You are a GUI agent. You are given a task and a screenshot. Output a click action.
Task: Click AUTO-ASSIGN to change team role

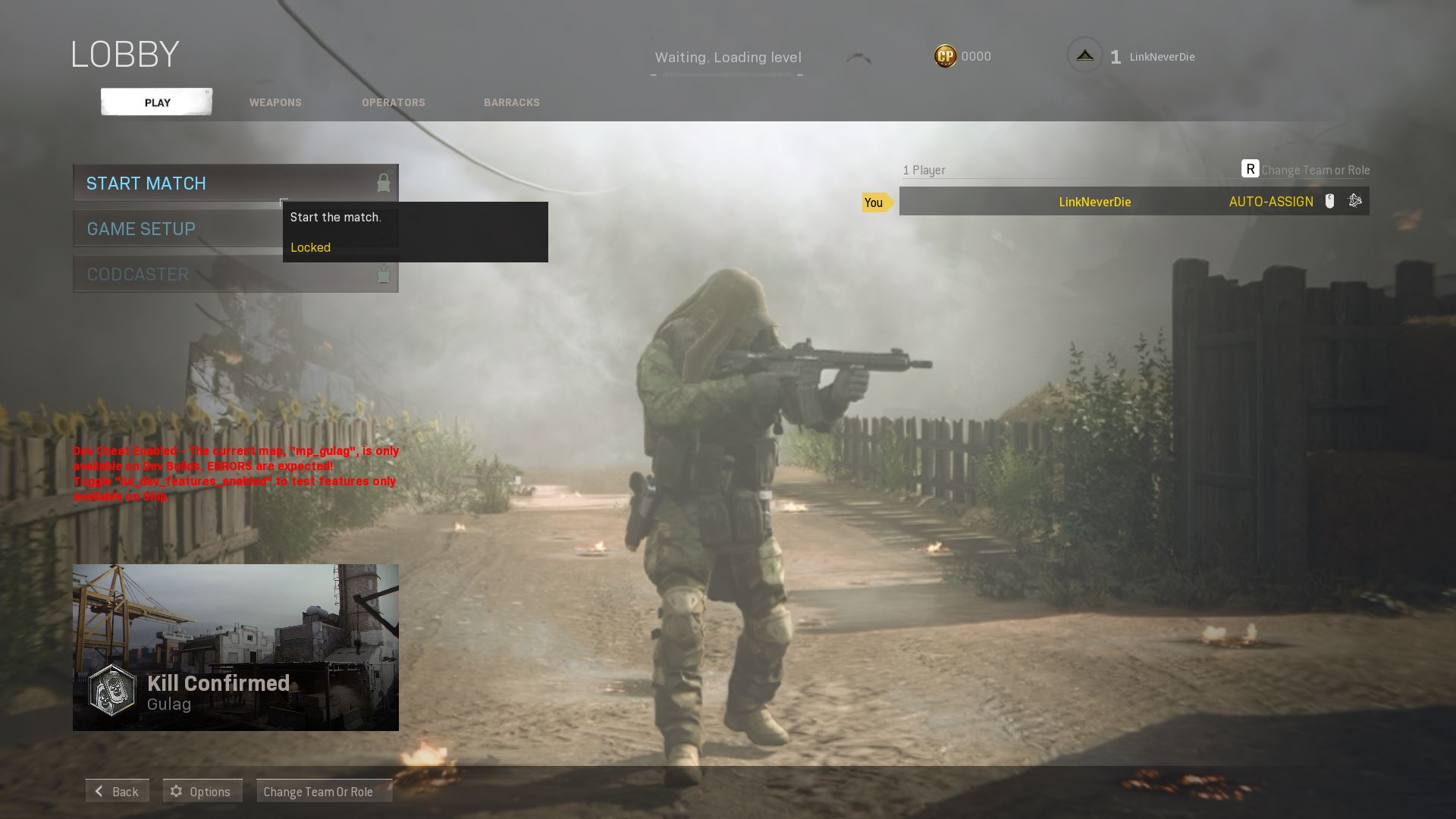(x=1272, y=202)
